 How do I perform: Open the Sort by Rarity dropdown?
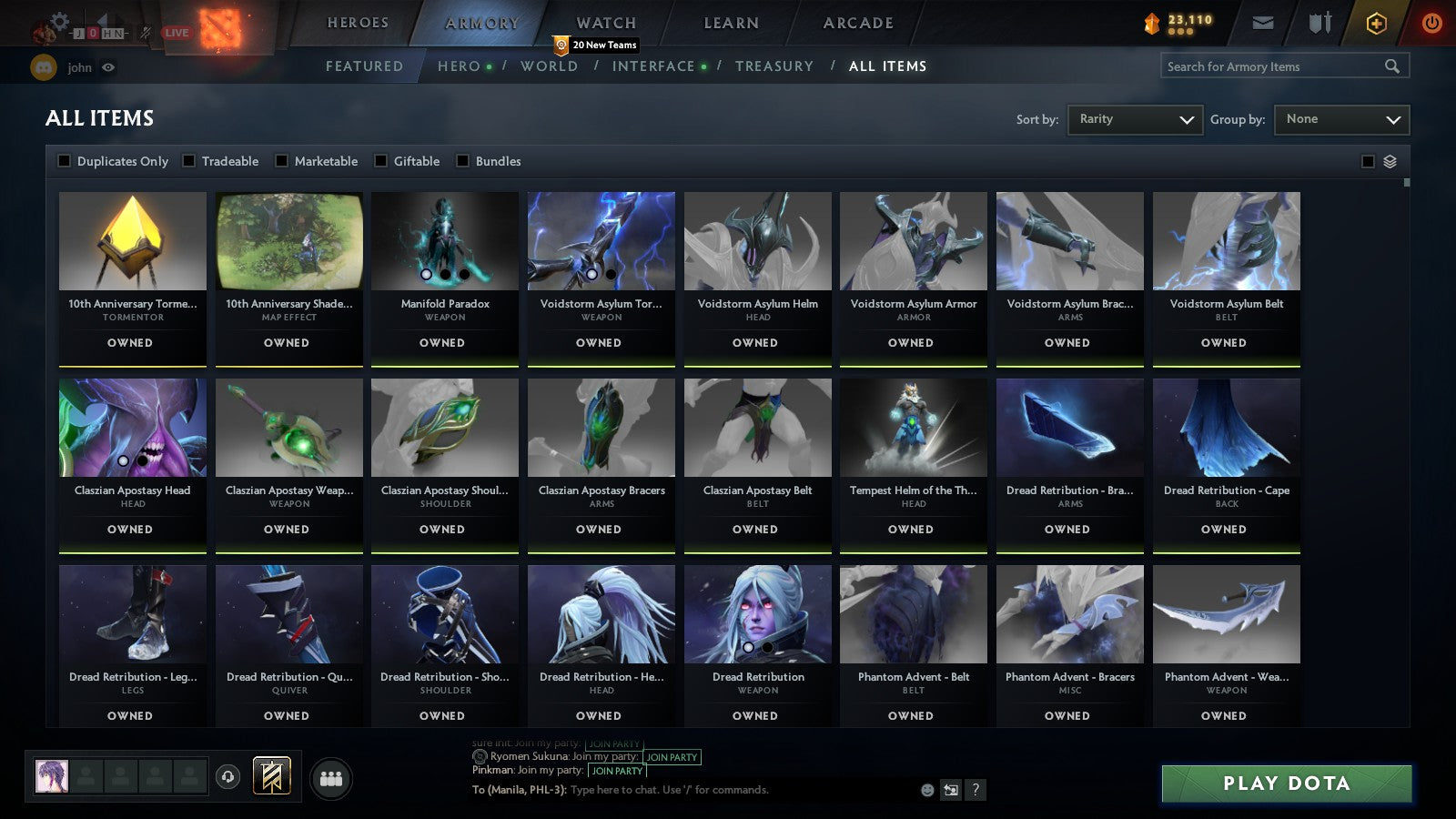[1135, 119]
